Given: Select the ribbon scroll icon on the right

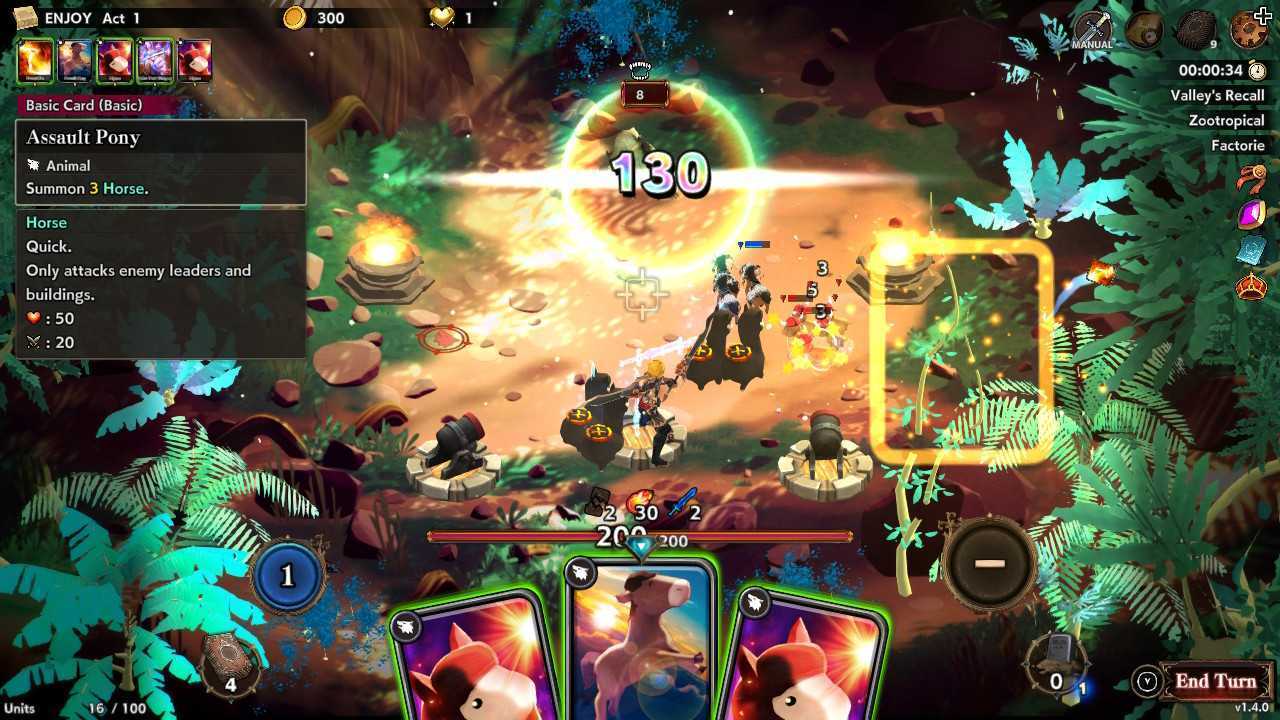Looking at the screenshot, I should pyautogui.click(x=1251, y=177).
